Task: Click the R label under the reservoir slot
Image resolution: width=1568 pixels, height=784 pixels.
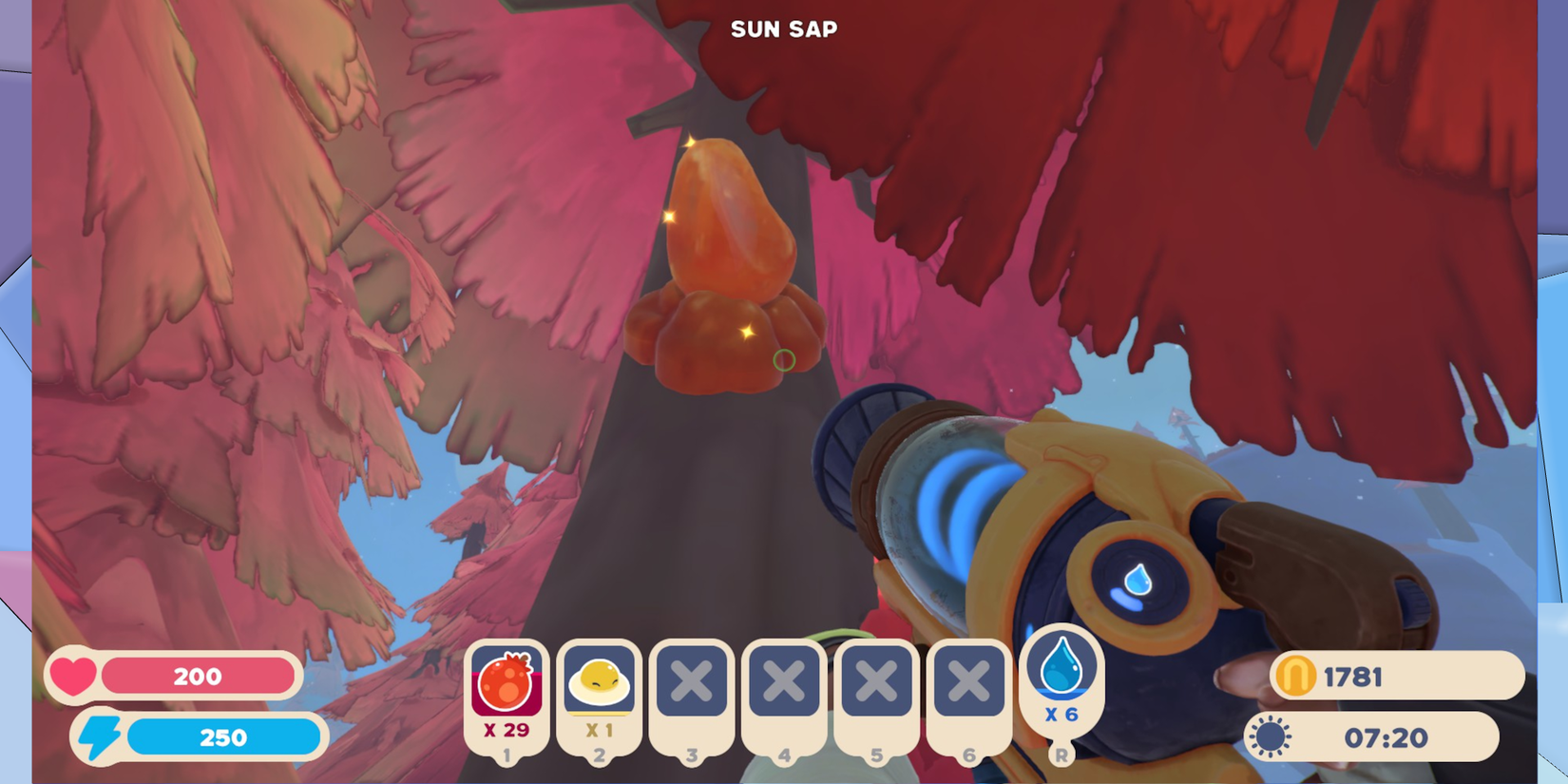Action: [1061, 754]
